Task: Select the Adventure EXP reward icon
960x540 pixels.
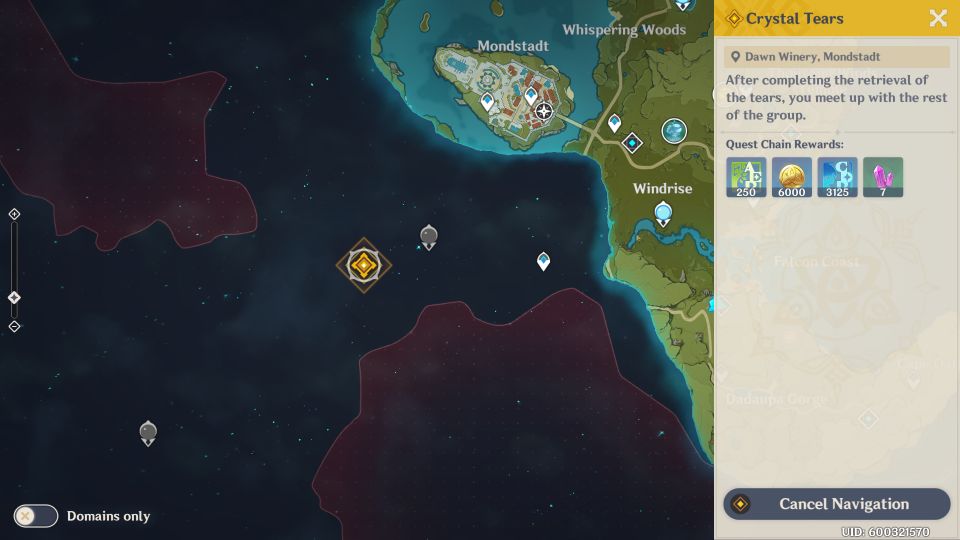Action: coord(746,177)
